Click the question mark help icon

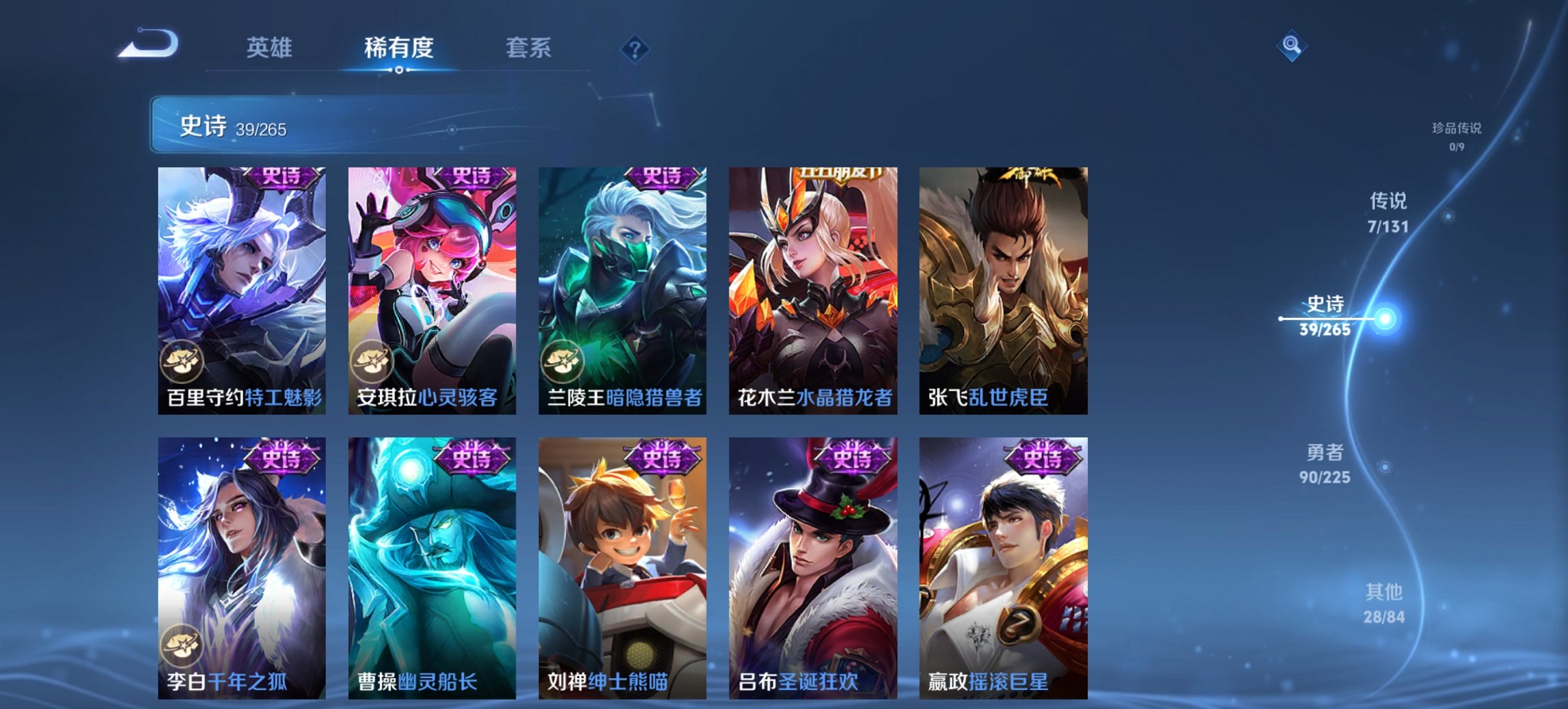click(635, 49)
